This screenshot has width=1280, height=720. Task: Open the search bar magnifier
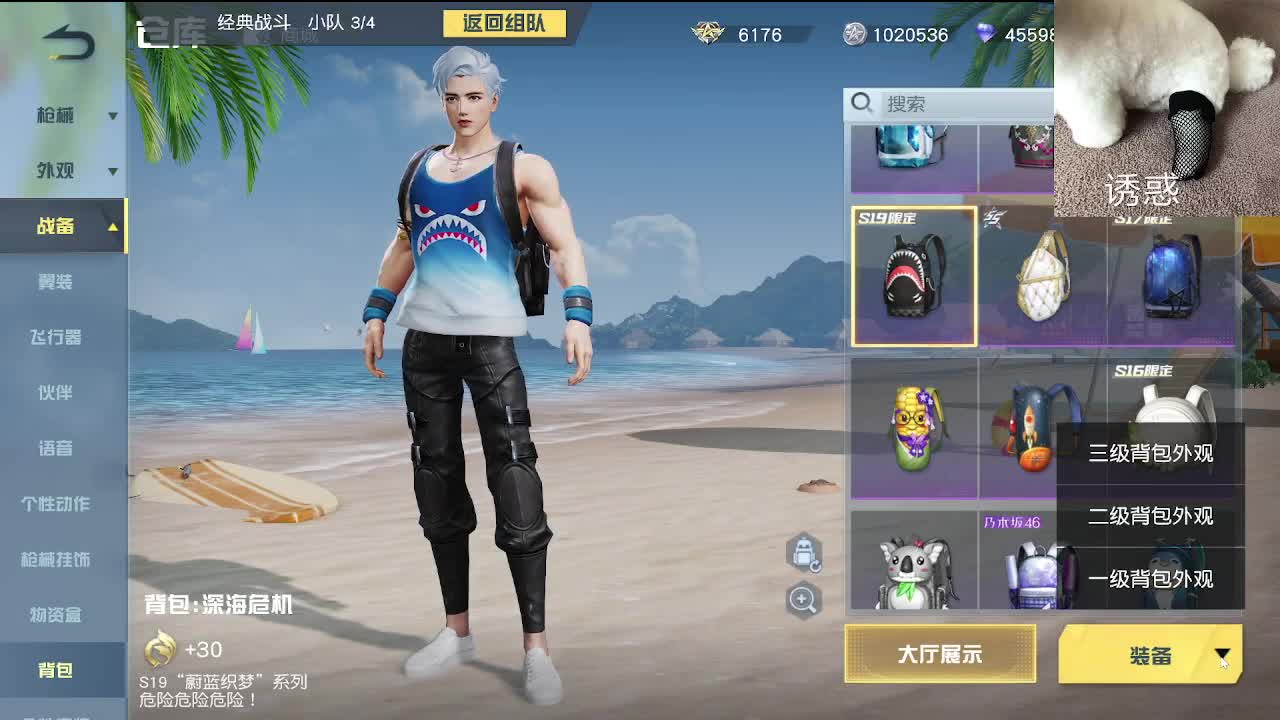pos(862,103)
